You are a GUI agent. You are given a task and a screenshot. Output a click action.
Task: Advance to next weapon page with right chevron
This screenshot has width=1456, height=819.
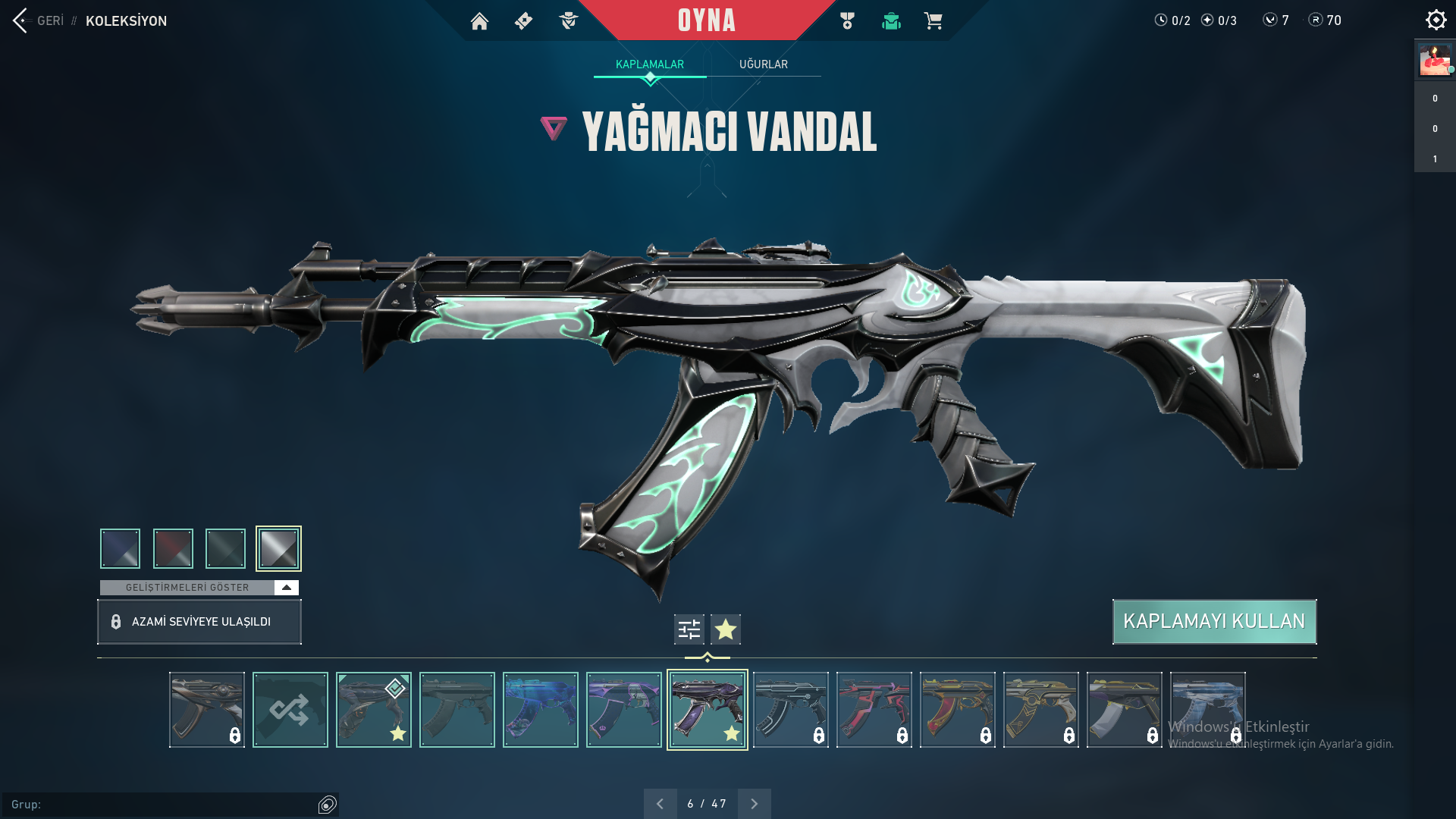point(754,802)
